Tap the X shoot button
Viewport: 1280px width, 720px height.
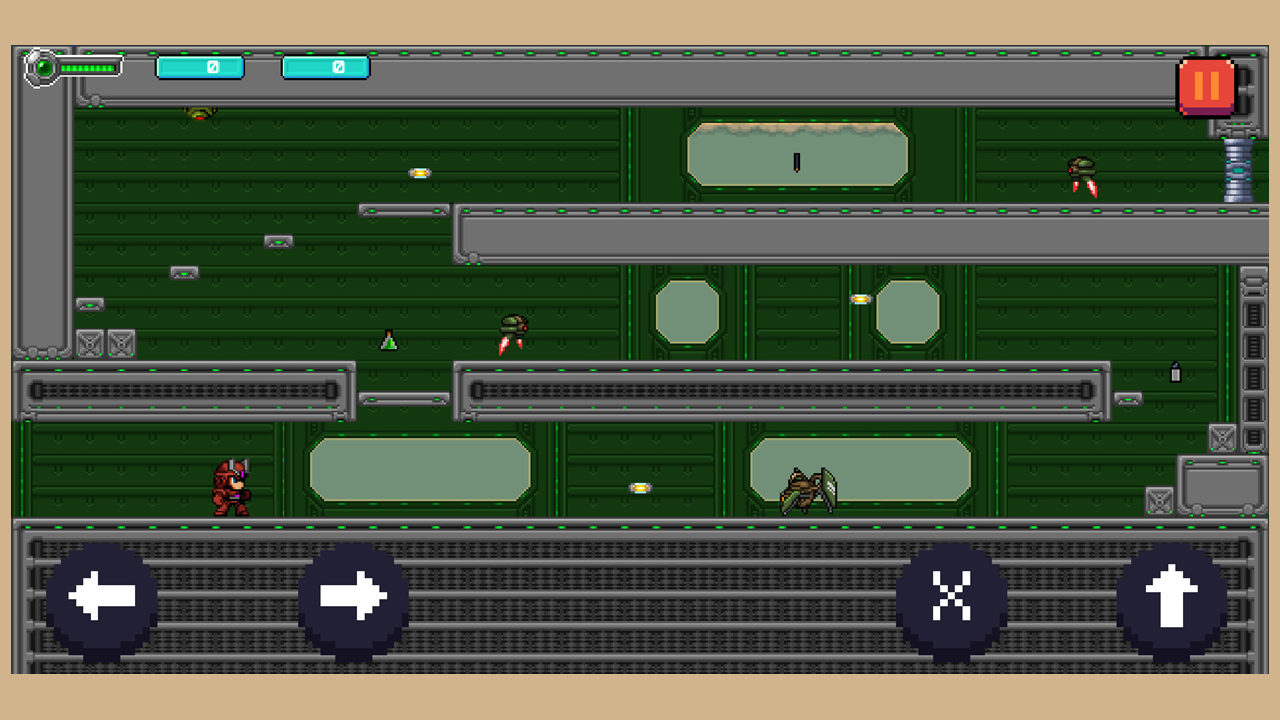(952, 594)
